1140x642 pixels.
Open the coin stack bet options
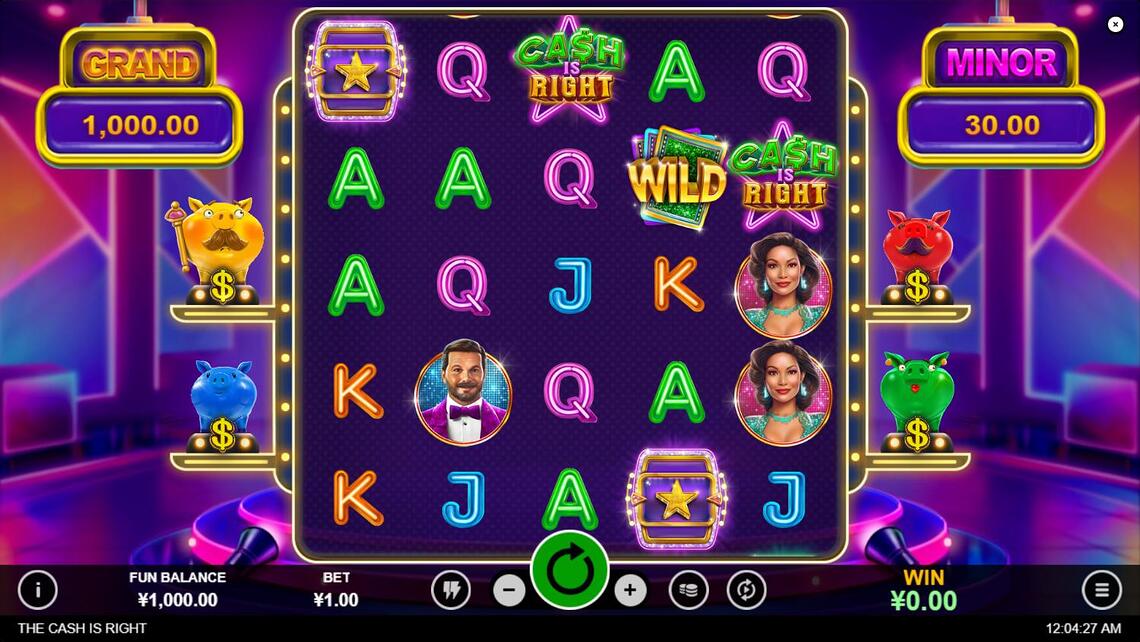(688, 590)
